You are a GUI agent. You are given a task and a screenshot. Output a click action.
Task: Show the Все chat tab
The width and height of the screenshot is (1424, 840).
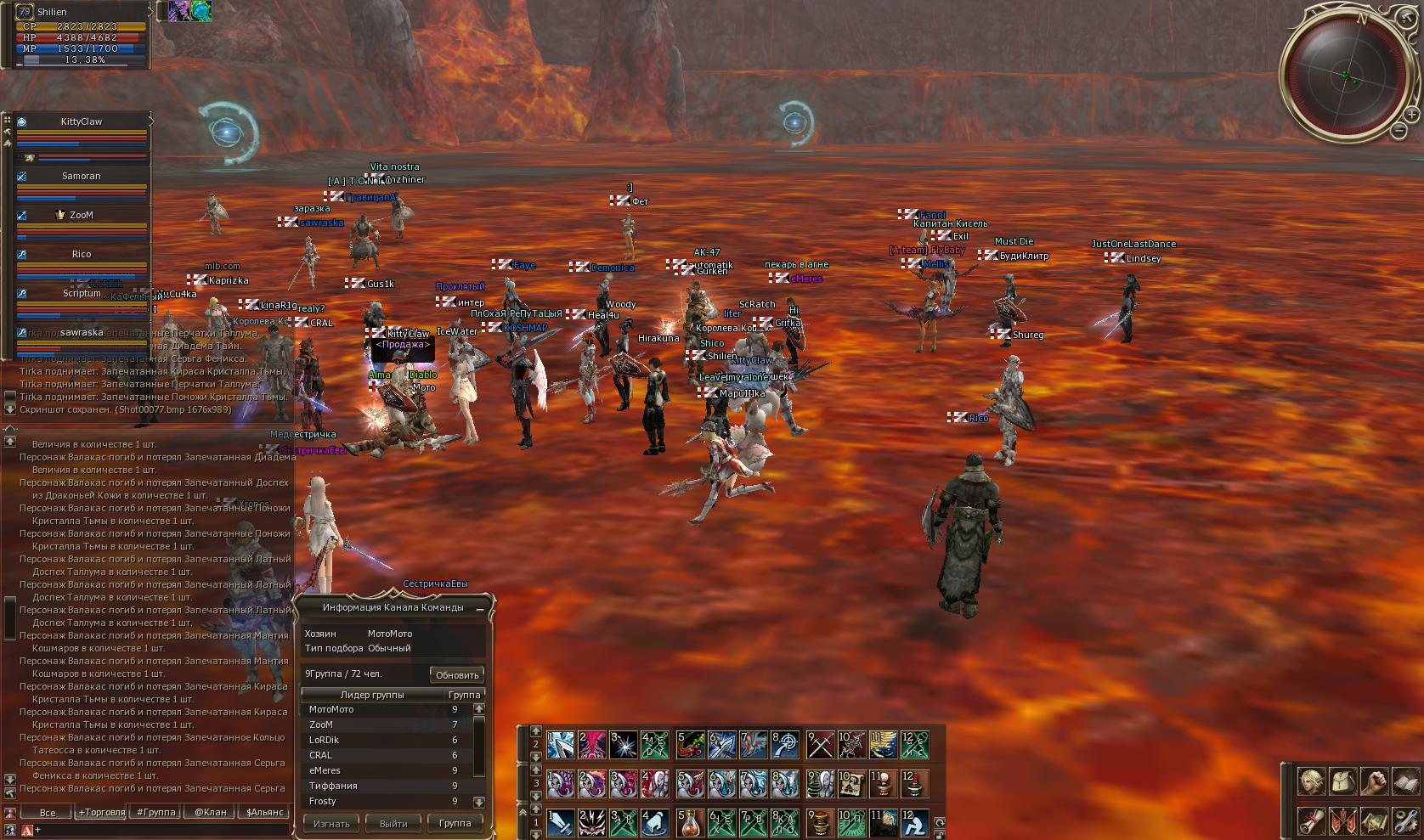point(48,812)
